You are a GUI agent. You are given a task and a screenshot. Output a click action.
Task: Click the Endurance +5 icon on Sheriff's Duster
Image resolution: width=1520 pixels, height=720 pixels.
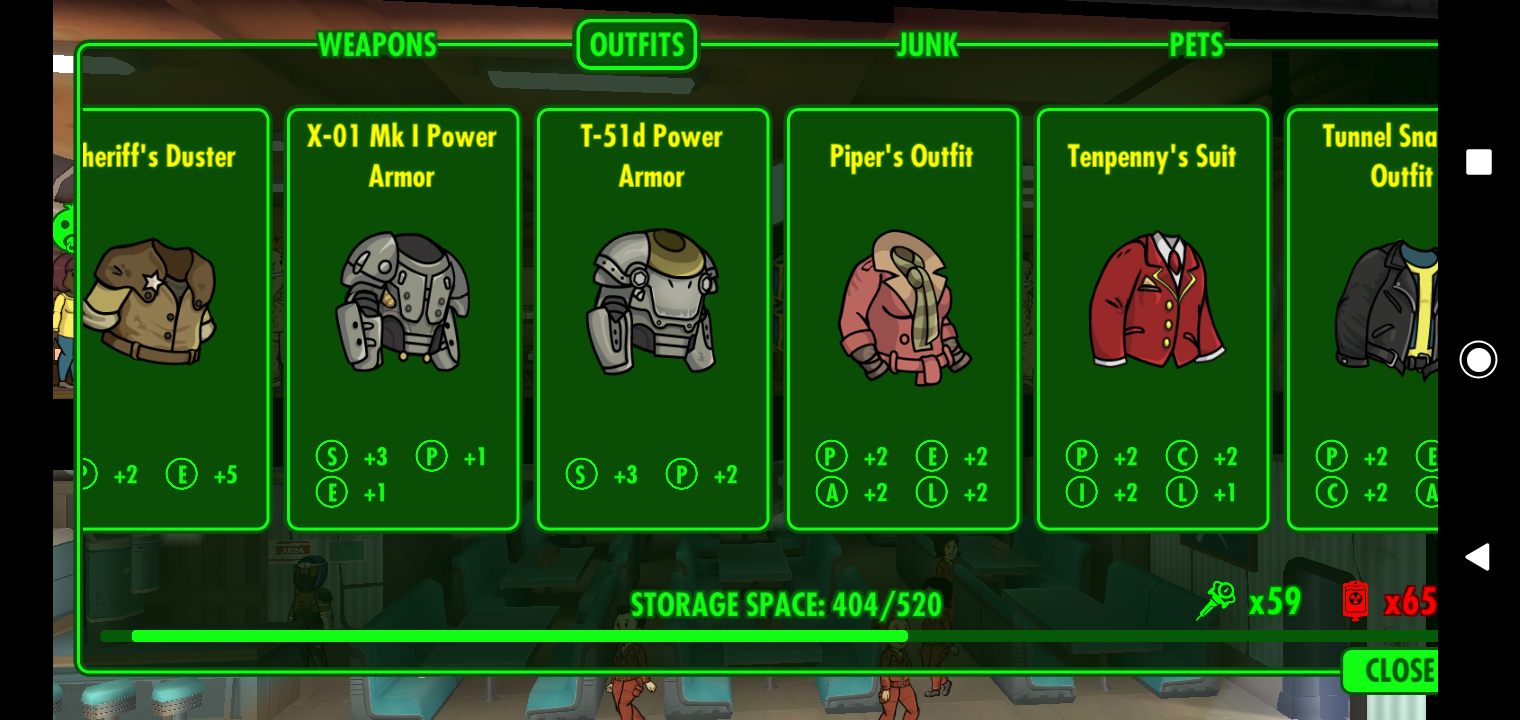click(x=182, y=475)
